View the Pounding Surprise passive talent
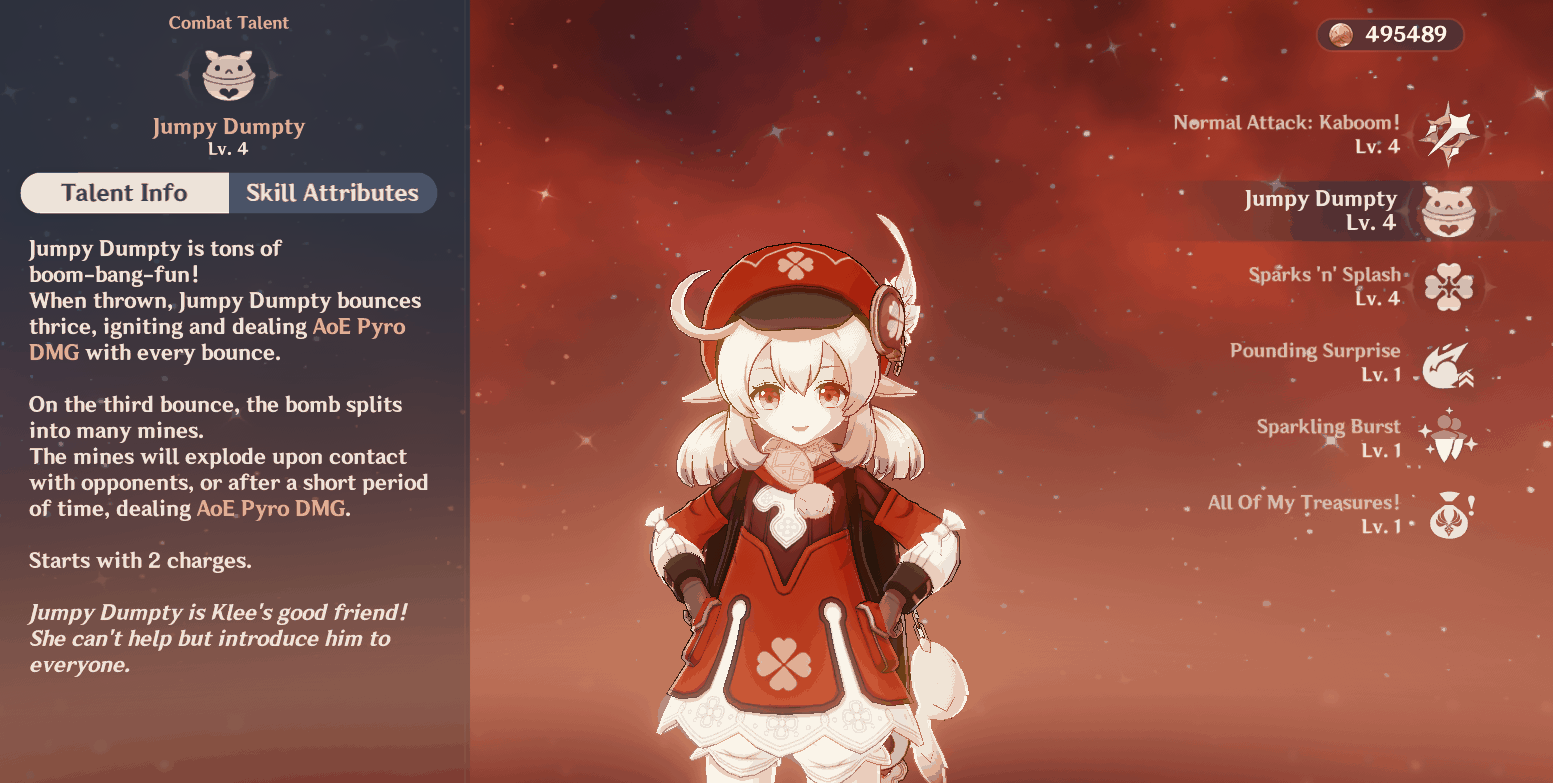 point(1445,363)
